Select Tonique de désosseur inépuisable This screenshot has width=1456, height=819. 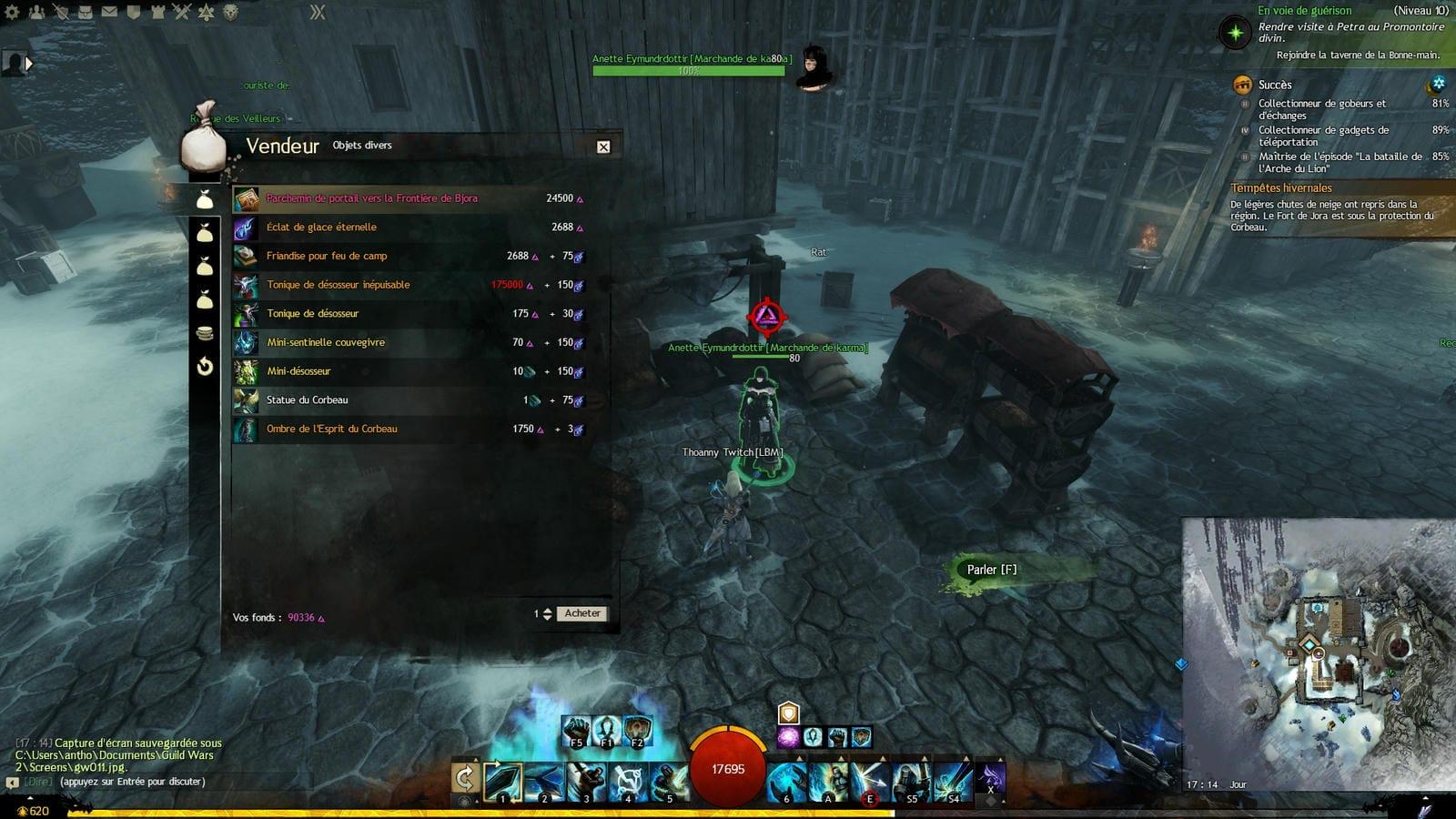338,285
